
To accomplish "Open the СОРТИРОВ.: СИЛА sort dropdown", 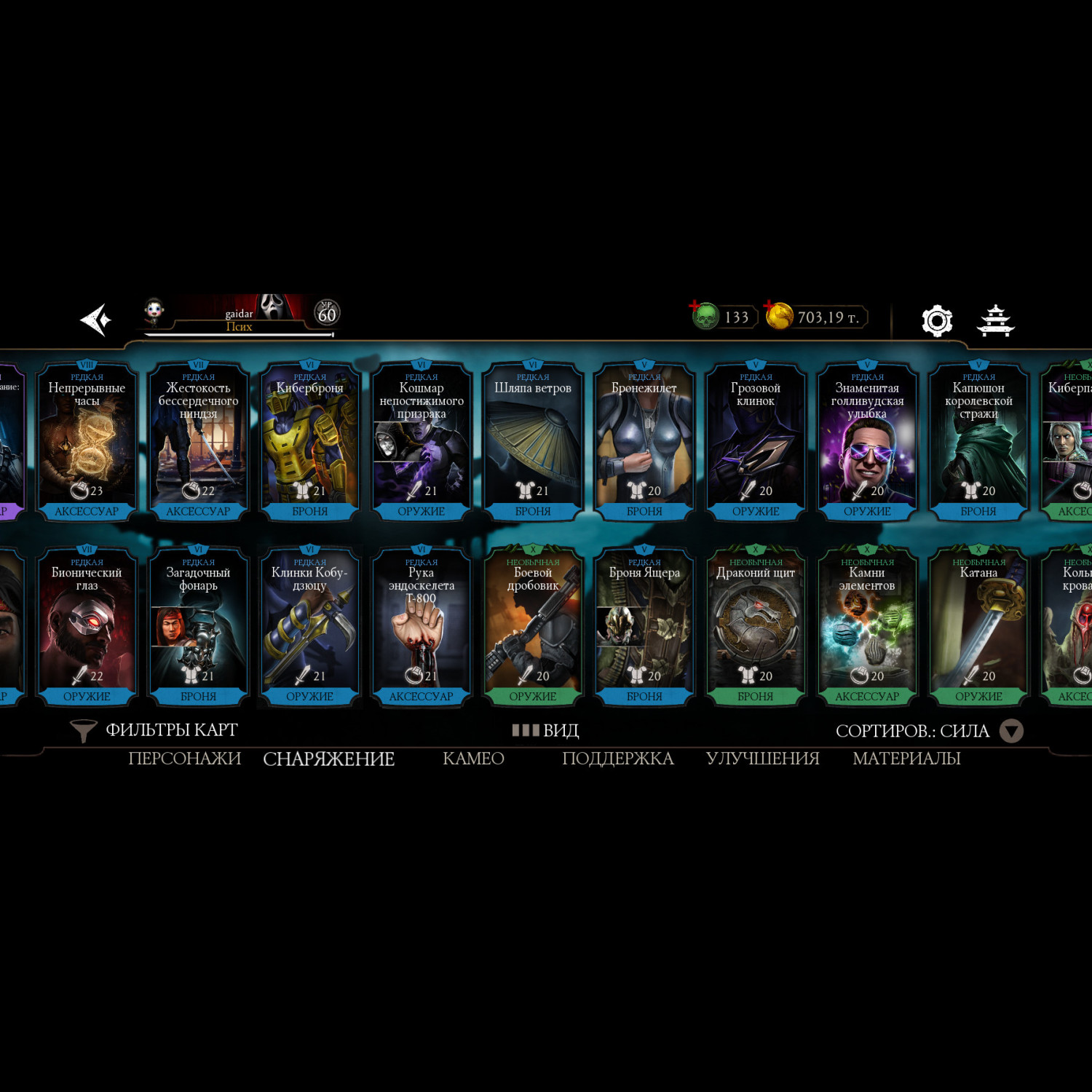I will 929,731.
